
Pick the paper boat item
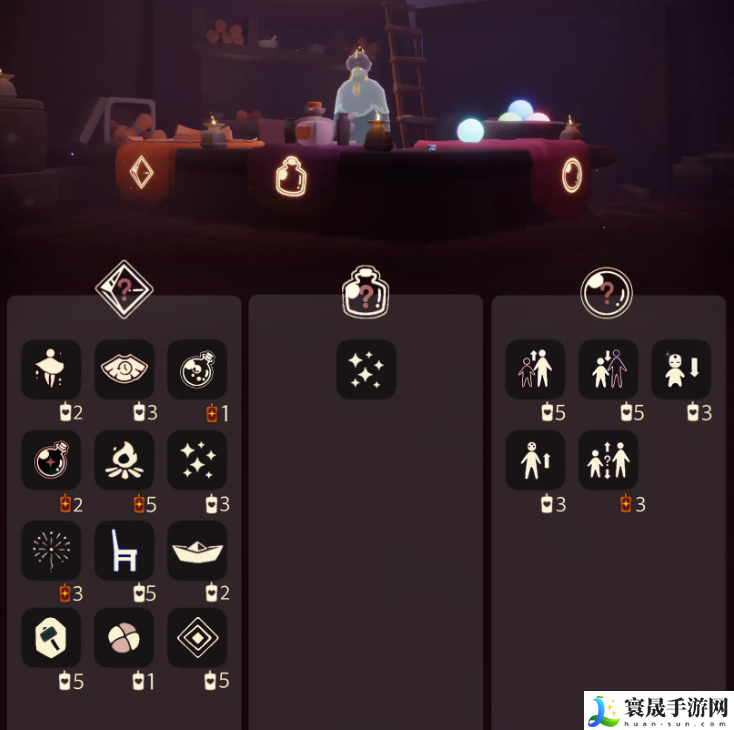click(196, 550)
